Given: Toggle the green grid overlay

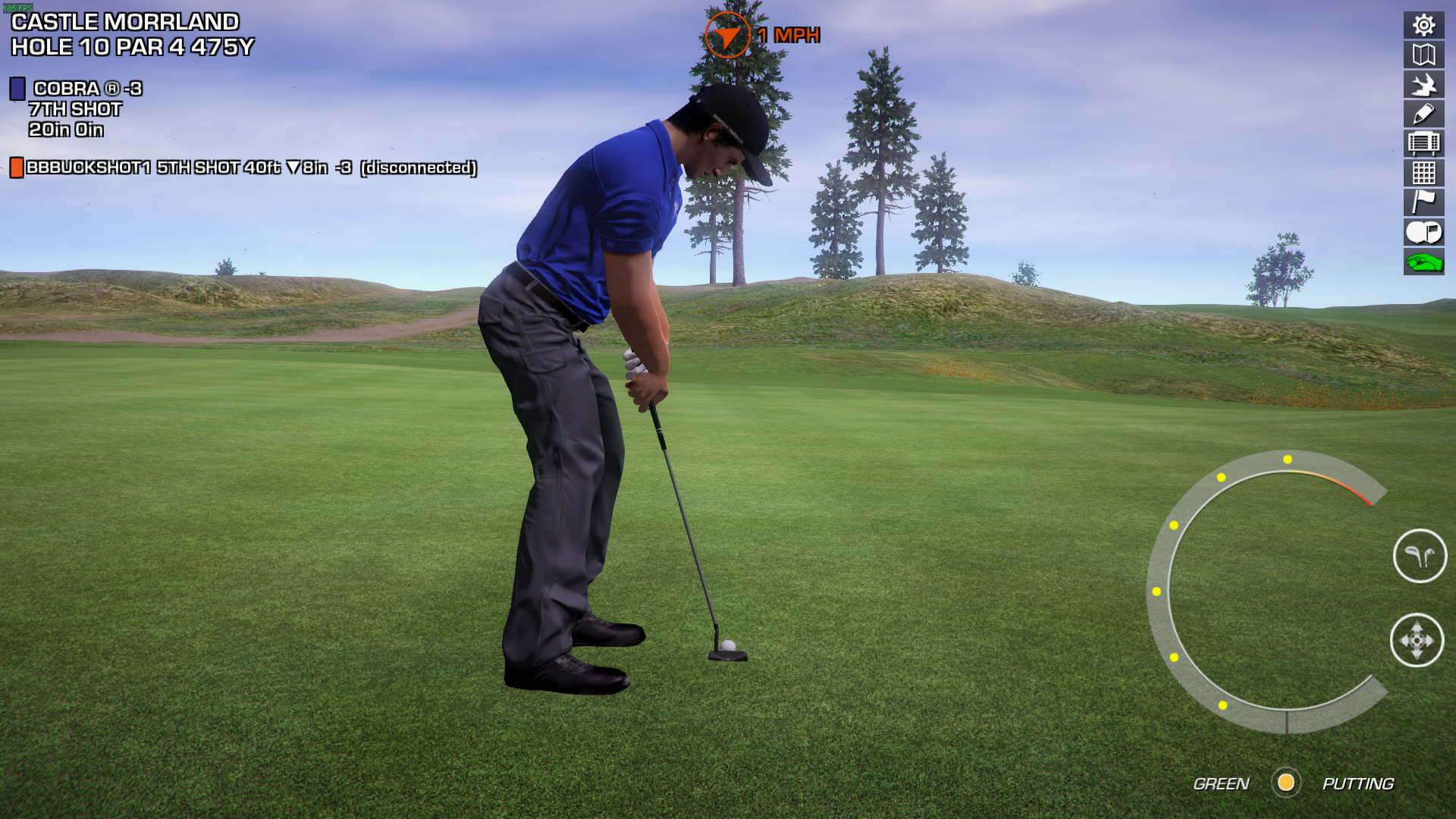Looking at the screenshot, I should 1423,173.
